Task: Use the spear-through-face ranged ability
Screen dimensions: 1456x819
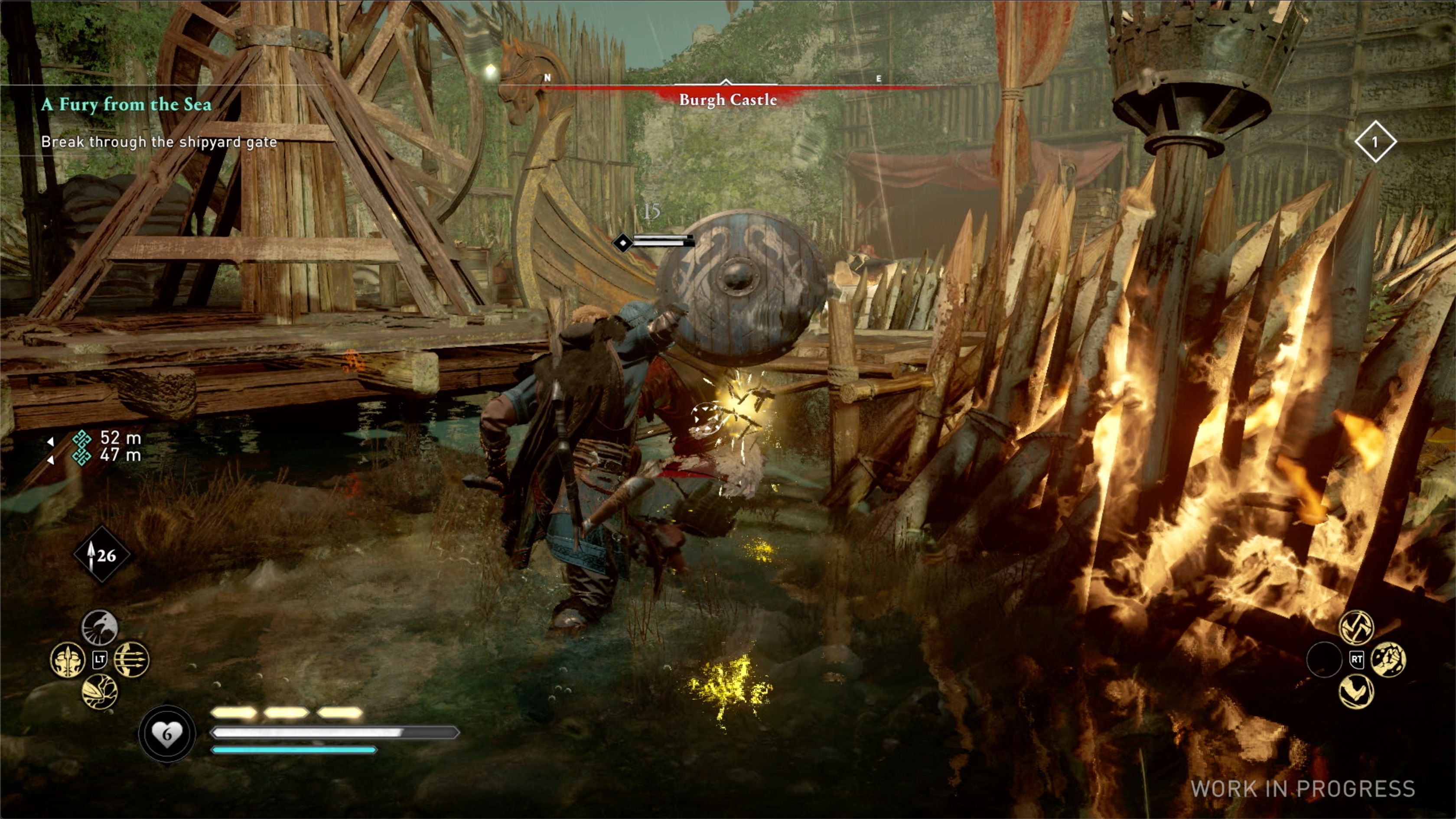Action: [68, 660]
